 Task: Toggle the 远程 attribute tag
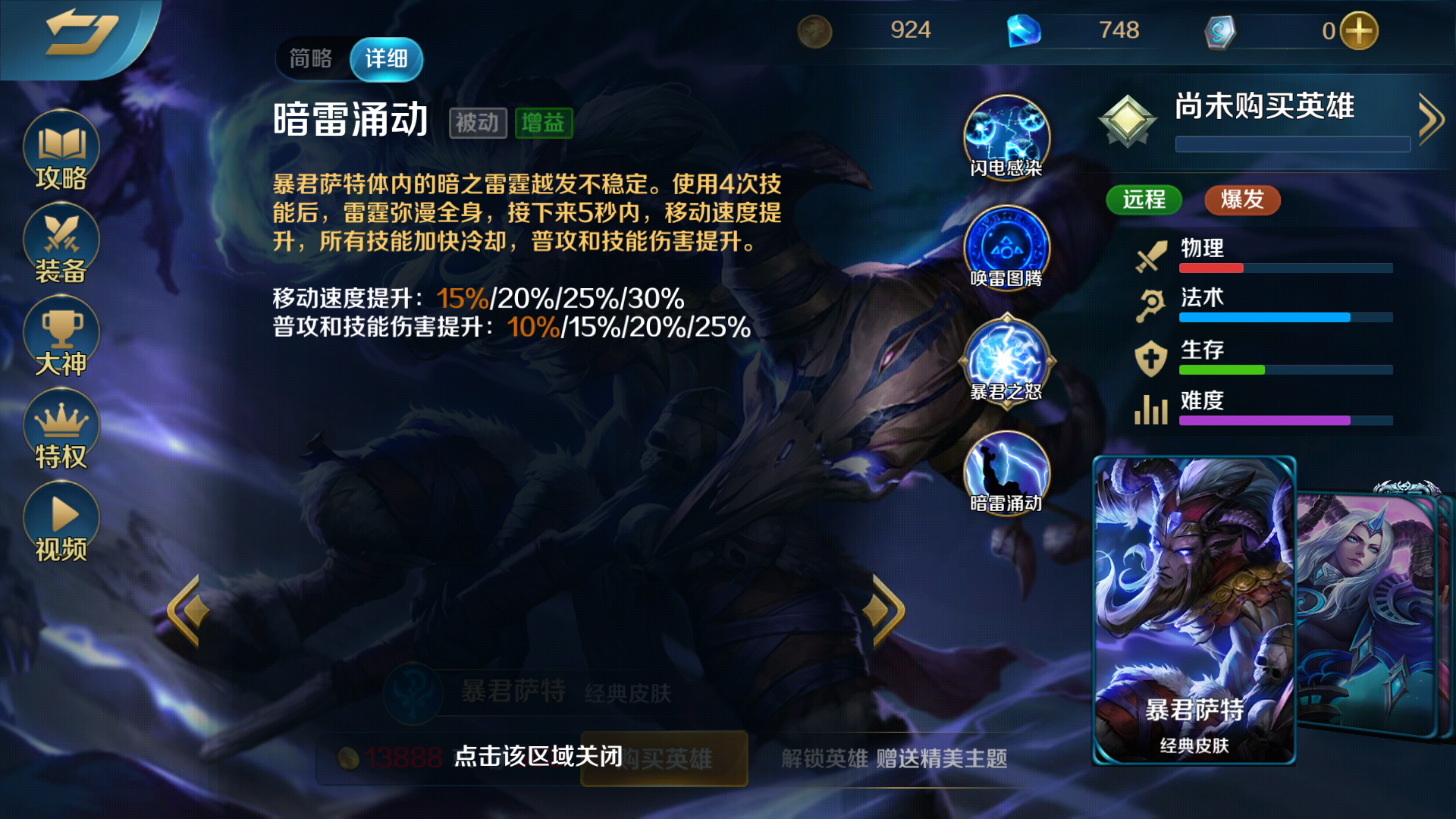1144,200
